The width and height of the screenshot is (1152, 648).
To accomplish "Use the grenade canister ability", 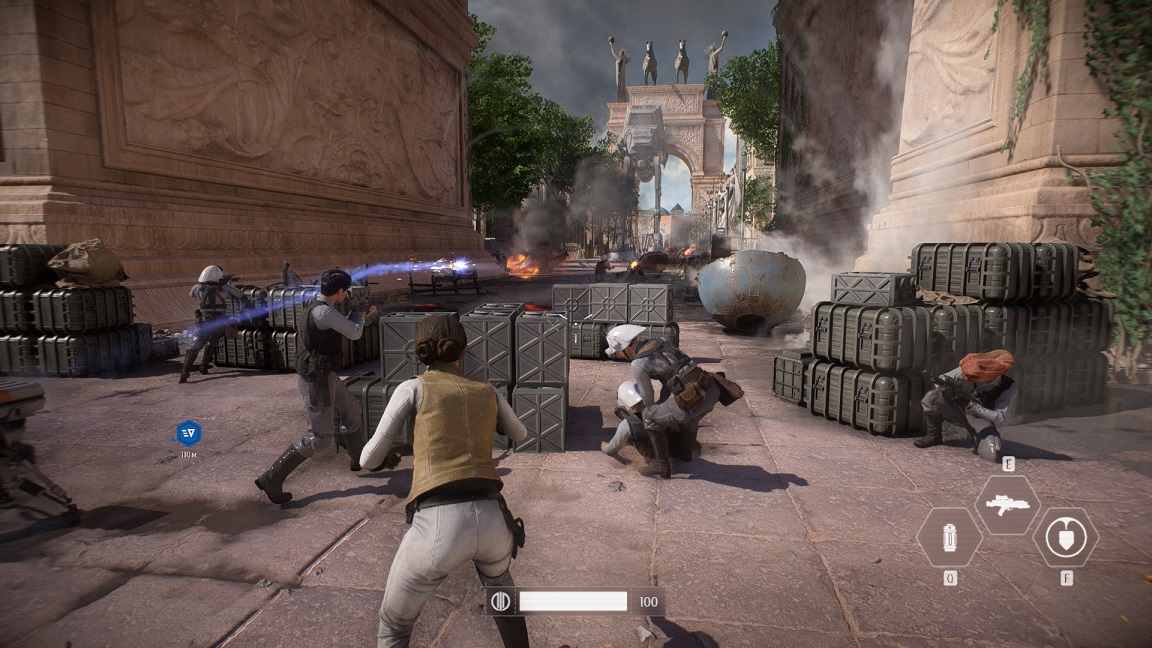I will (948, 537).
